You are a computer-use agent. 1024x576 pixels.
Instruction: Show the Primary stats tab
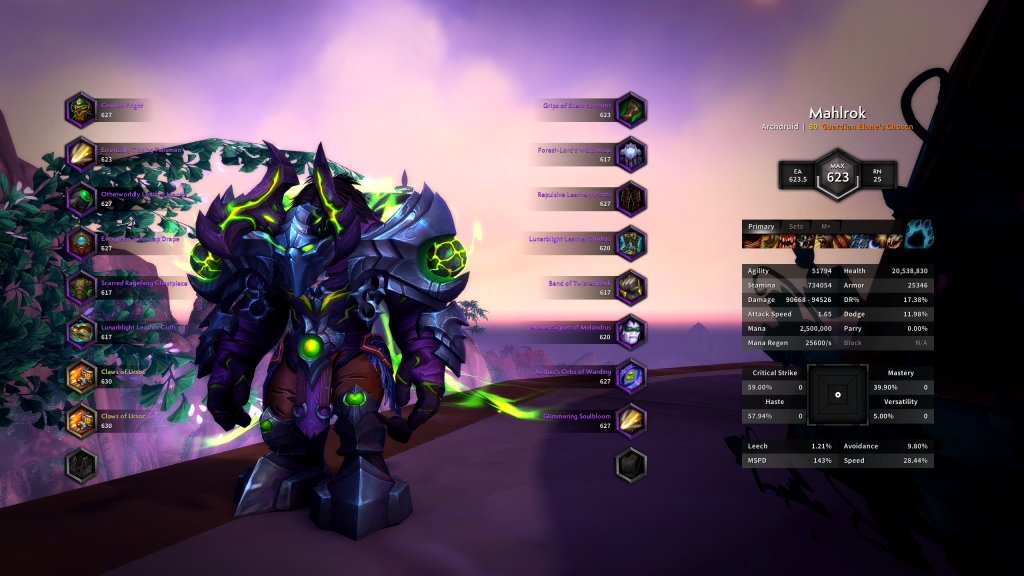click(761, 227)
